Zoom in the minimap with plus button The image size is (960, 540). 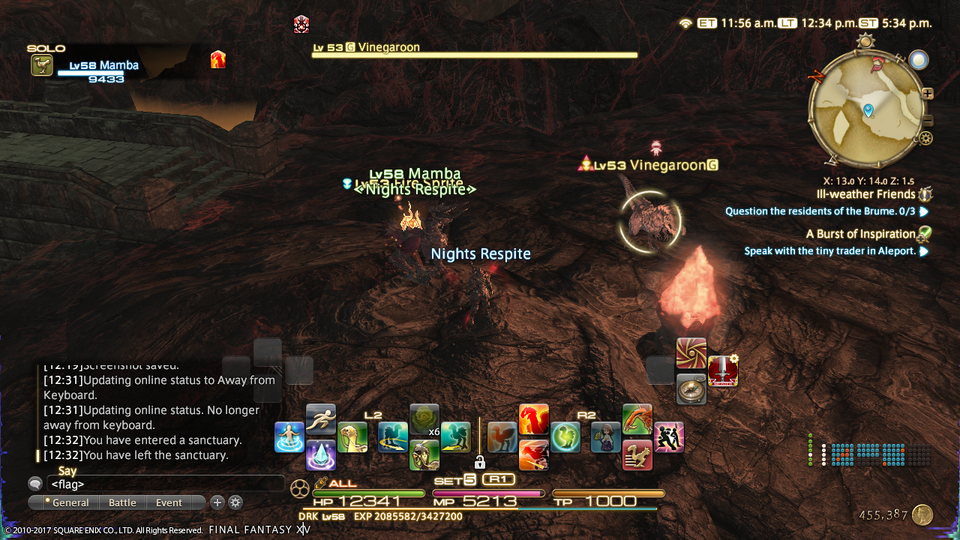pos(927,93)
